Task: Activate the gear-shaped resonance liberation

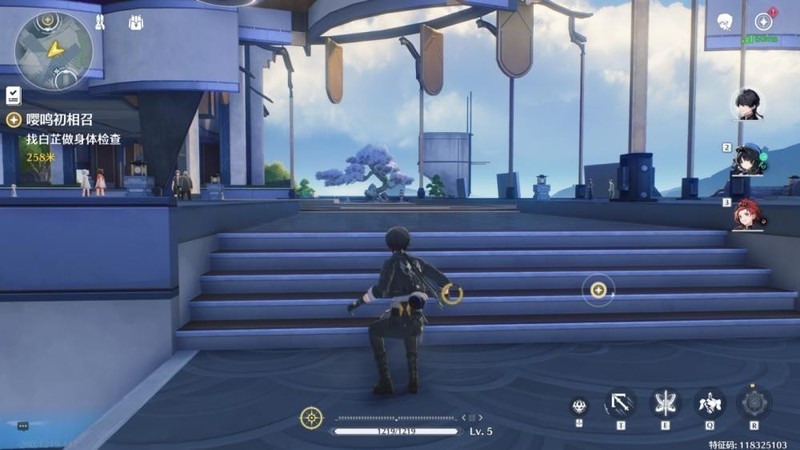Action: tap(753, 402)
